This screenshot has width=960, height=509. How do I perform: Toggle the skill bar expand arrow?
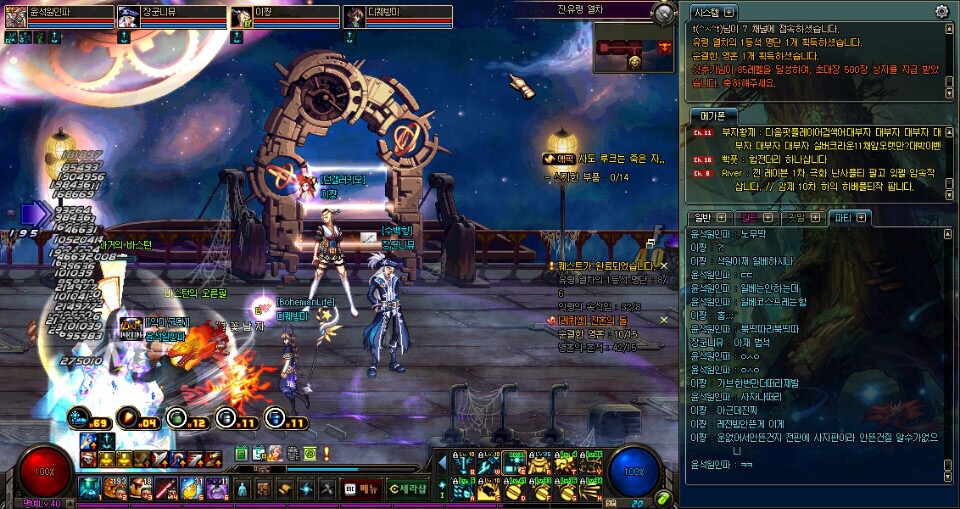[x=441, y=462]
